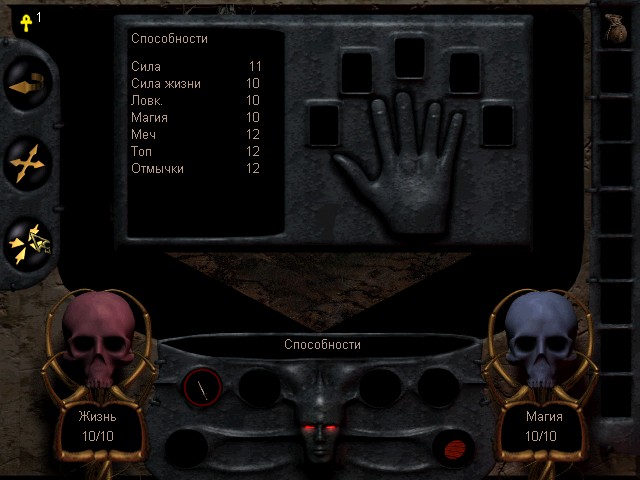640x480 pixels.
Task: Click the round red striped button
Action: click(x=453, y=447)
